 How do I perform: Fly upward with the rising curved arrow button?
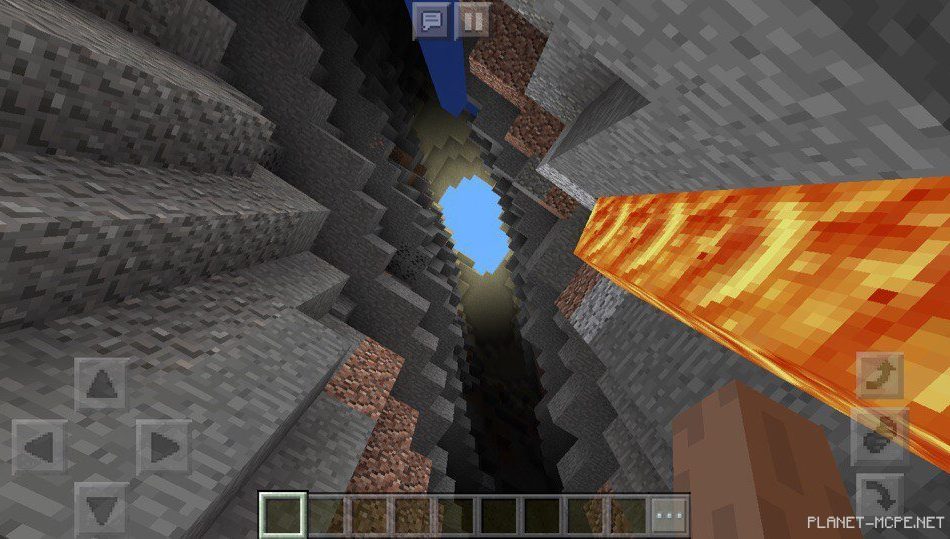point(881,376)
